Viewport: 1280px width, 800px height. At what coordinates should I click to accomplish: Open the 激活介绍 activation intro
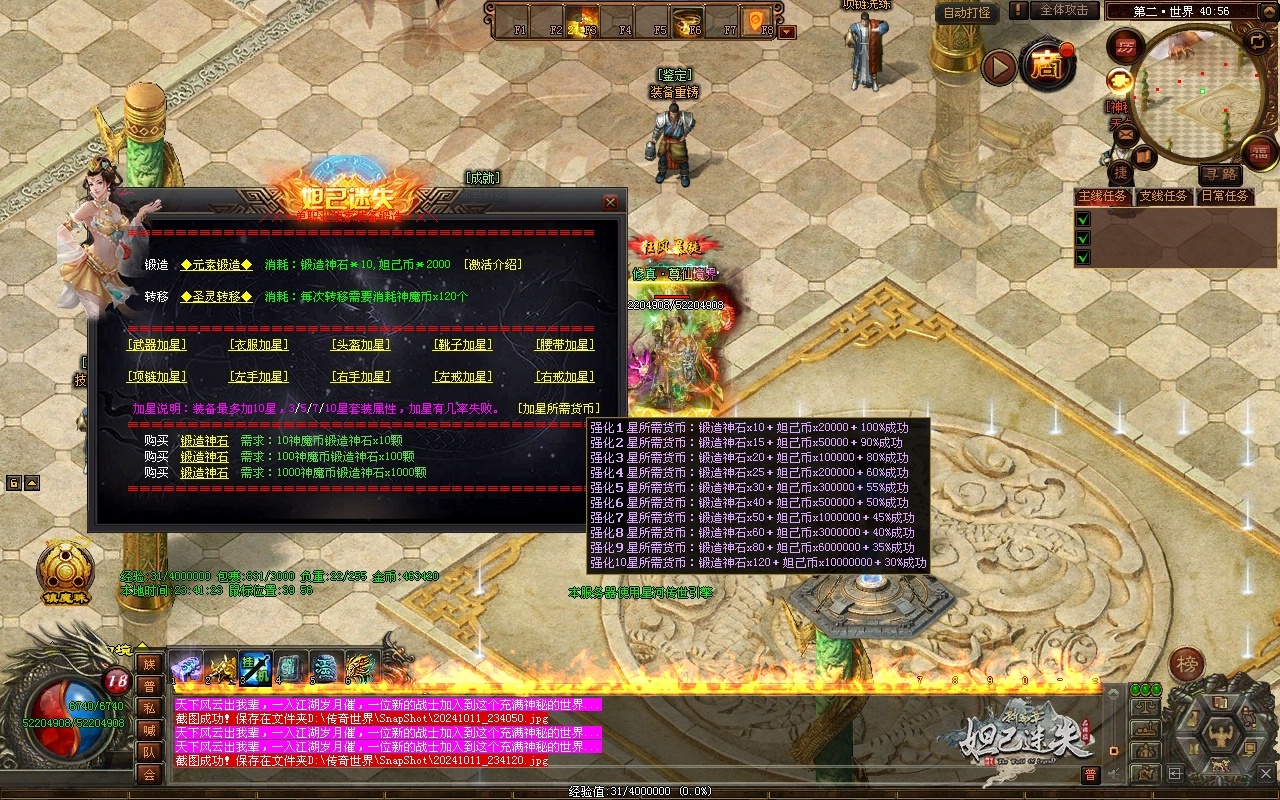(492, 265)
